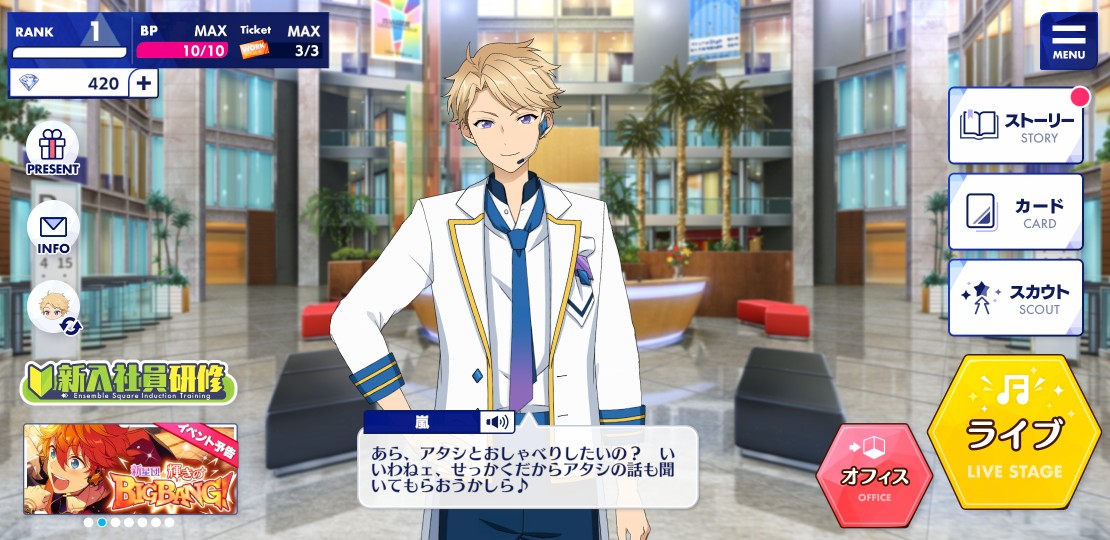Open the Card section
The height and width of the screenshot is (540, 1110).
point(1015,212)
